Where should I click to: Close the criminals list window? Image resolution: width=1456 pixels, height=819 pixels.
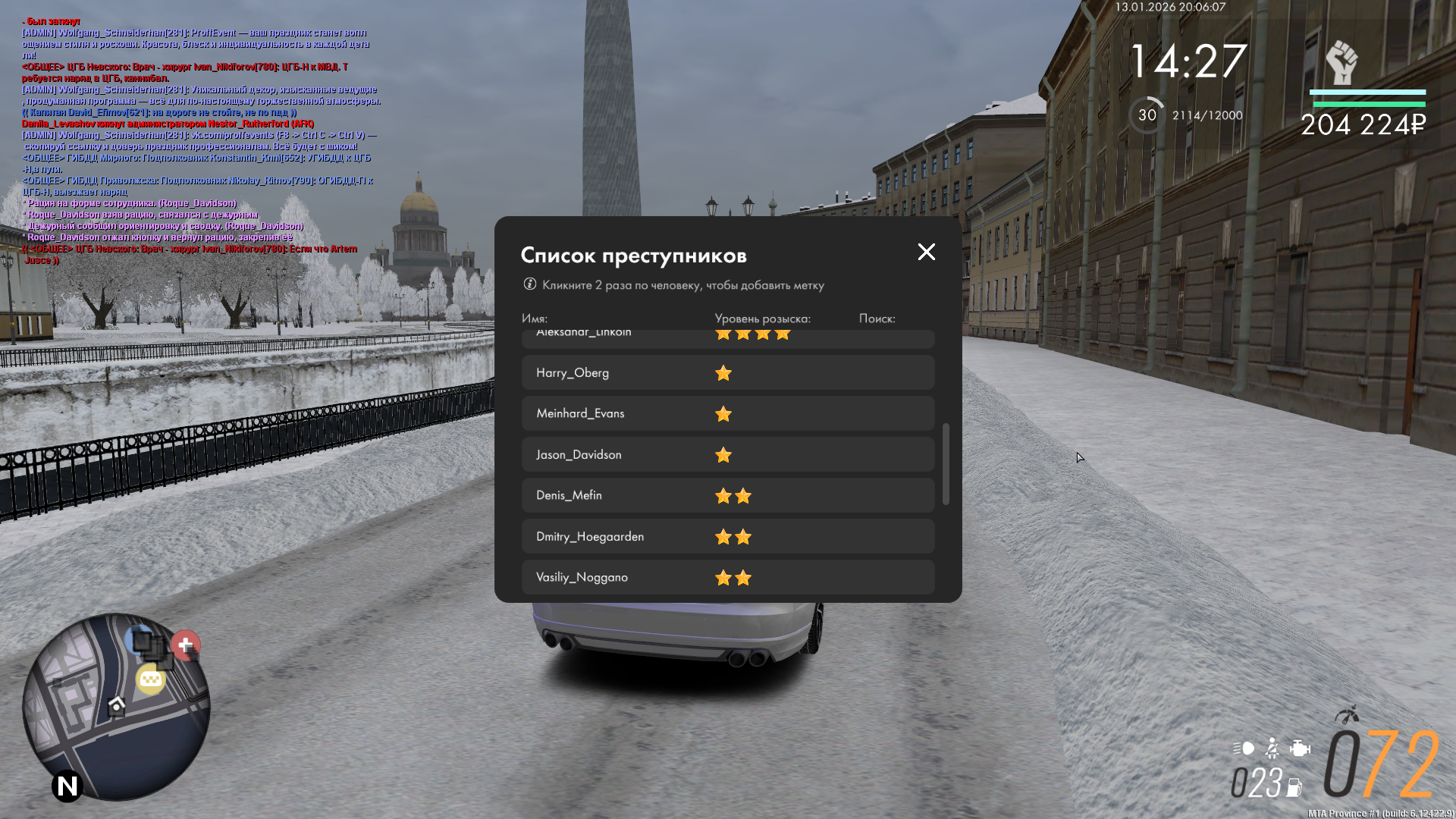[x=926, y=252]
